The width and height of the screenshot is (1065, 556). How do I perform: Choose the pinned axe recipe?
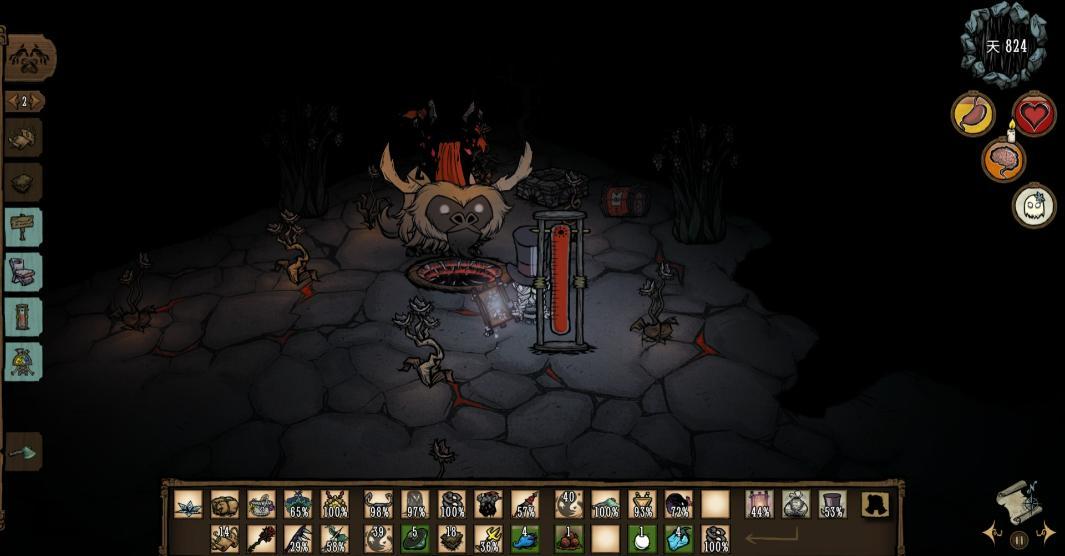coord(24,452)
